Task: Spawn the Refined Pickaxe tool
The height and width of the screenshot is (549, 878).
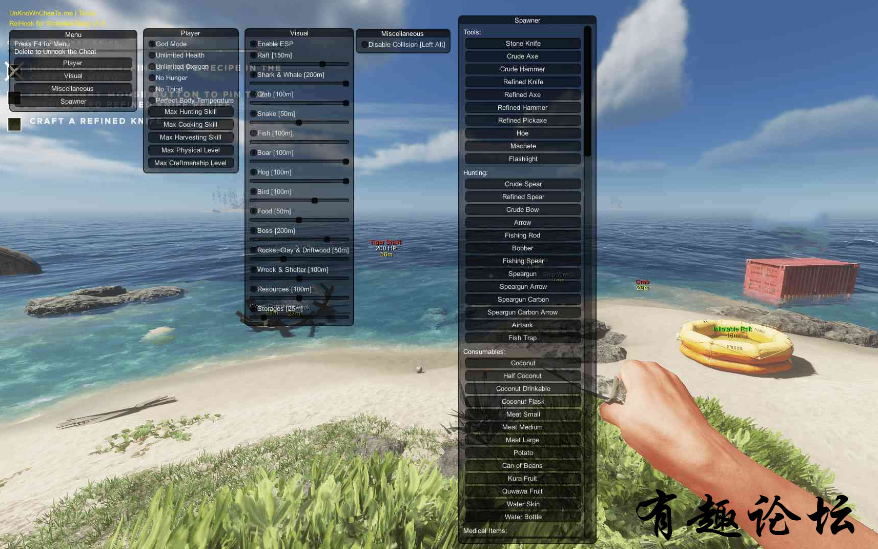Action: 522,120
